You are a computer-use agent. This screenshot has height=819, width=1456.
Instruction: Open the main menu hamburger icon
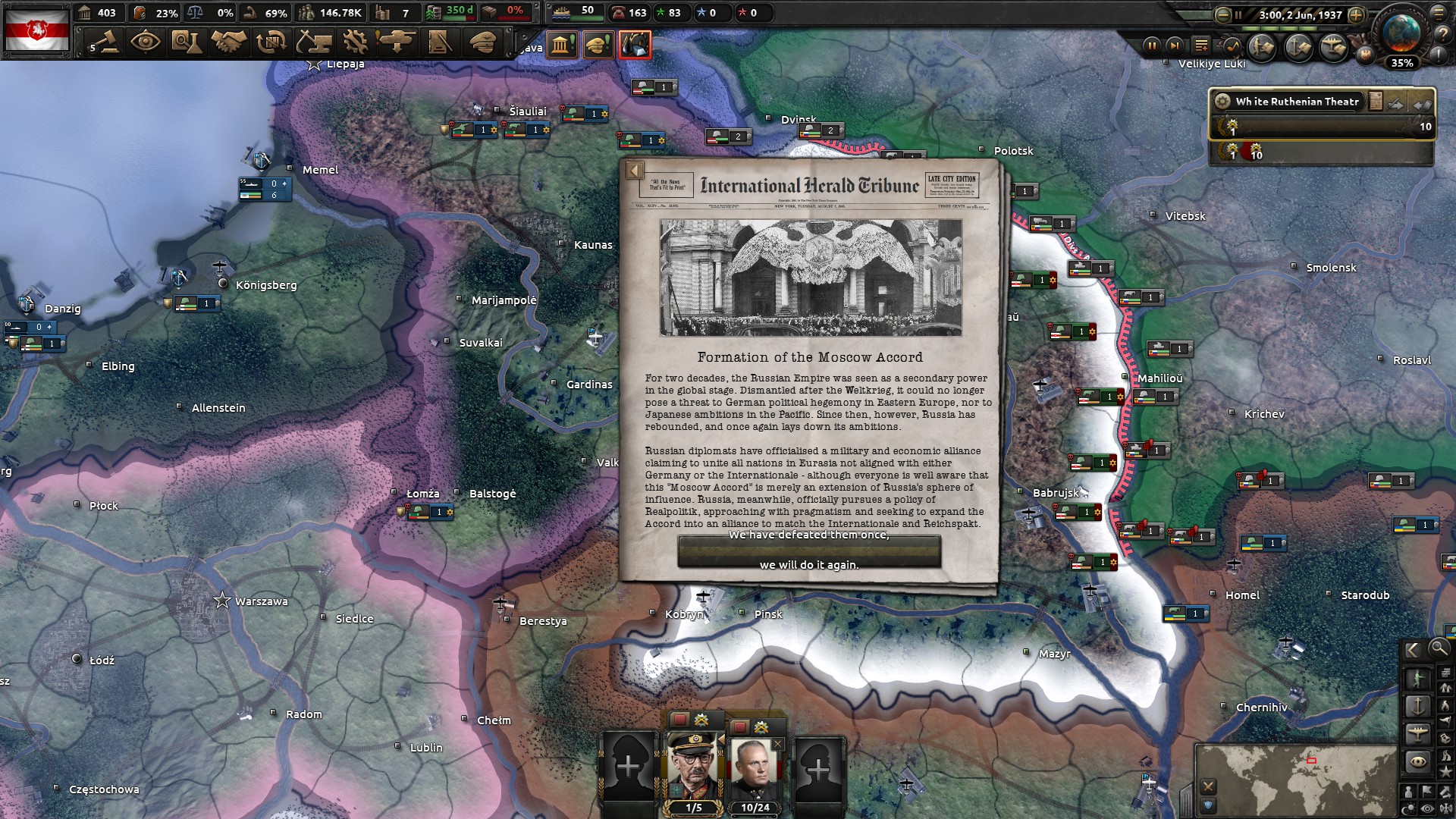coord(1439,14)
